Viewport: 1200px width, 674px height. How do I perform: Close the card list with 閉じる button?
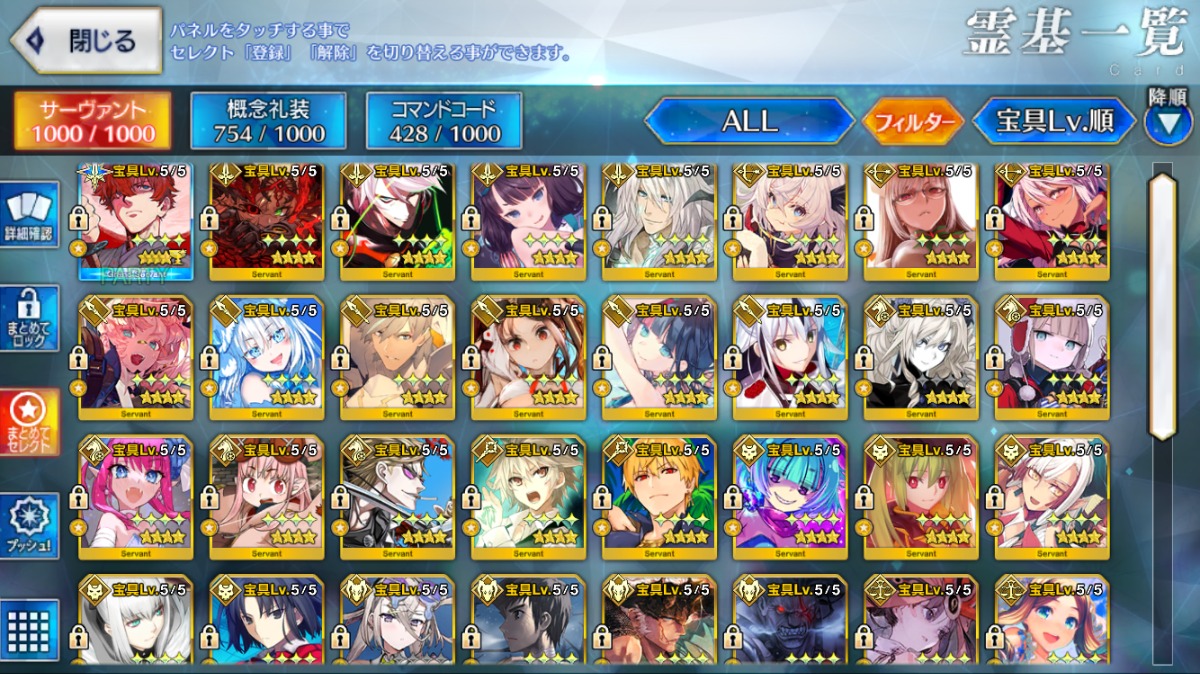tap(86, 41)
